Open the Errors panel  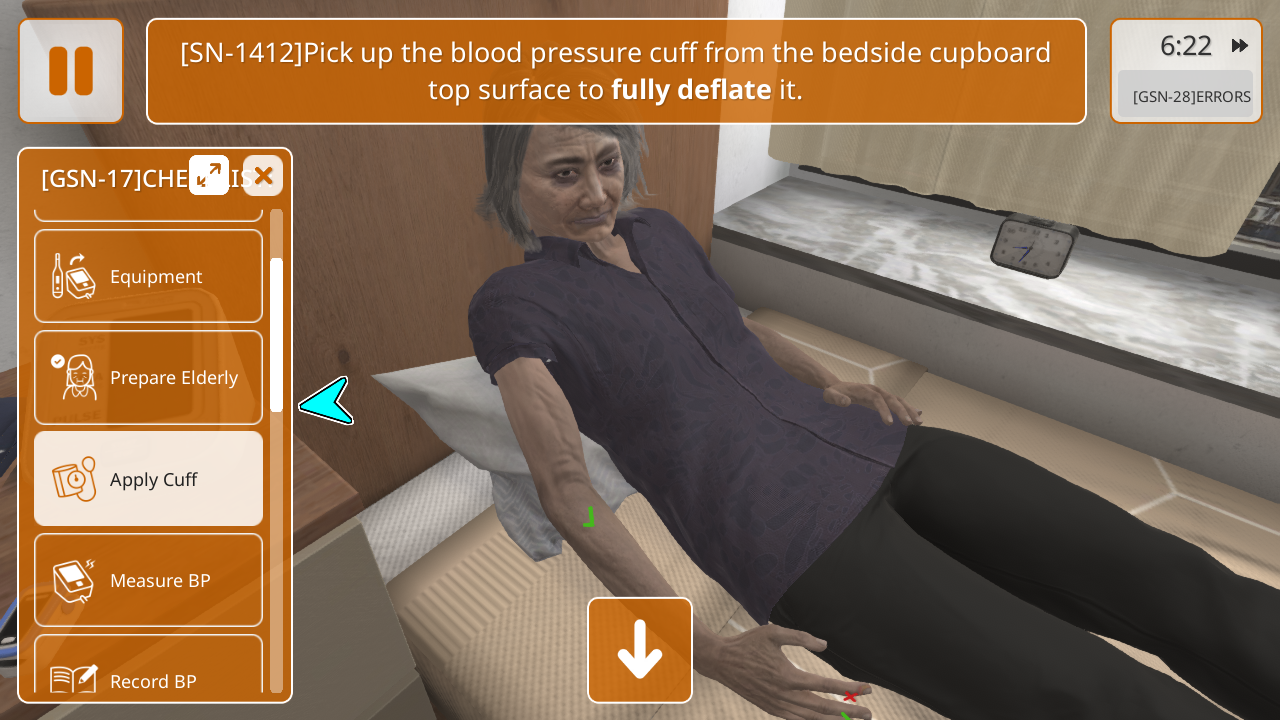1185,96
